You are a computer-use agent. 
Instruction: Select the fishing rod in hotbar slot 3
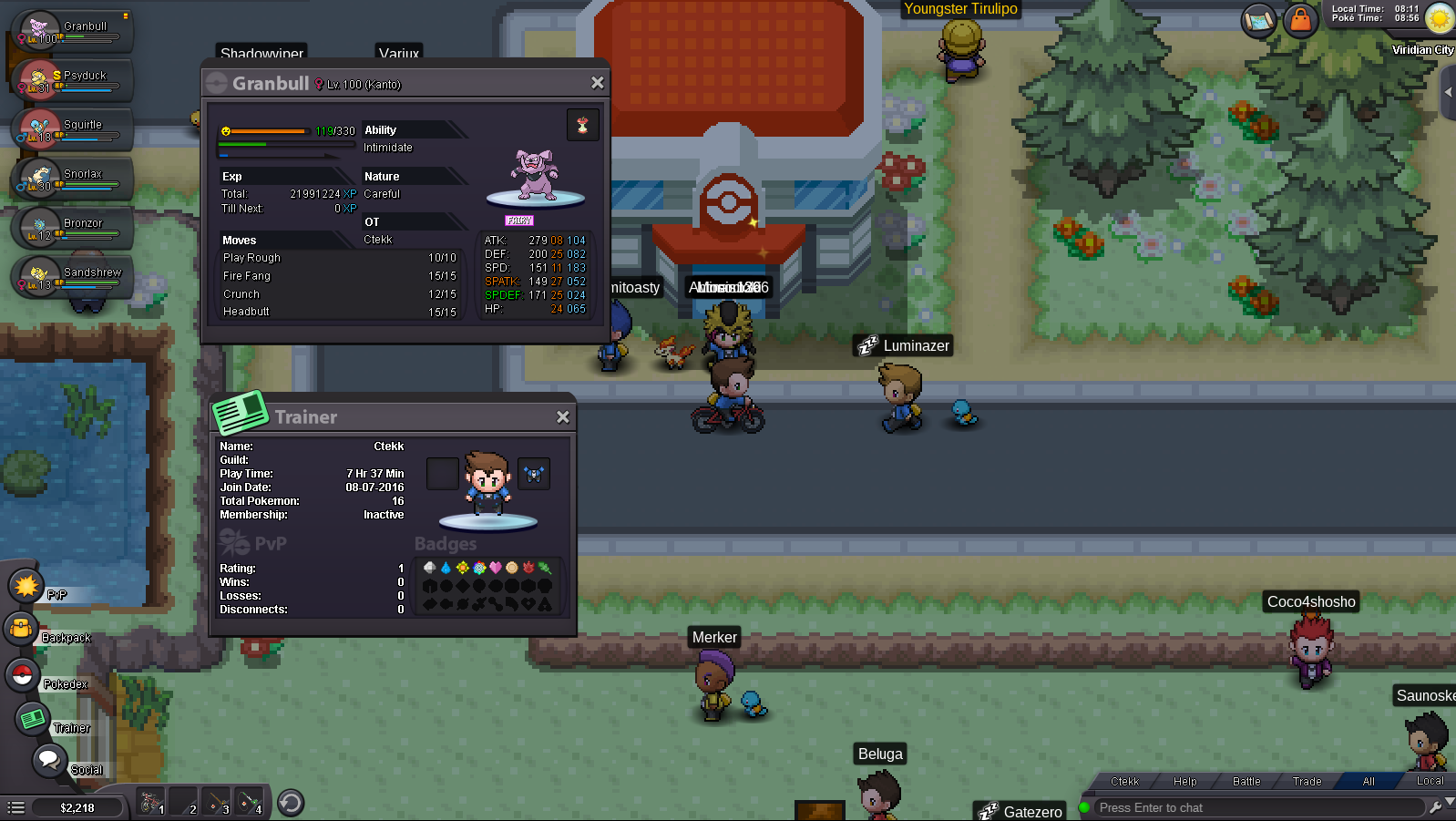point(217,802)
